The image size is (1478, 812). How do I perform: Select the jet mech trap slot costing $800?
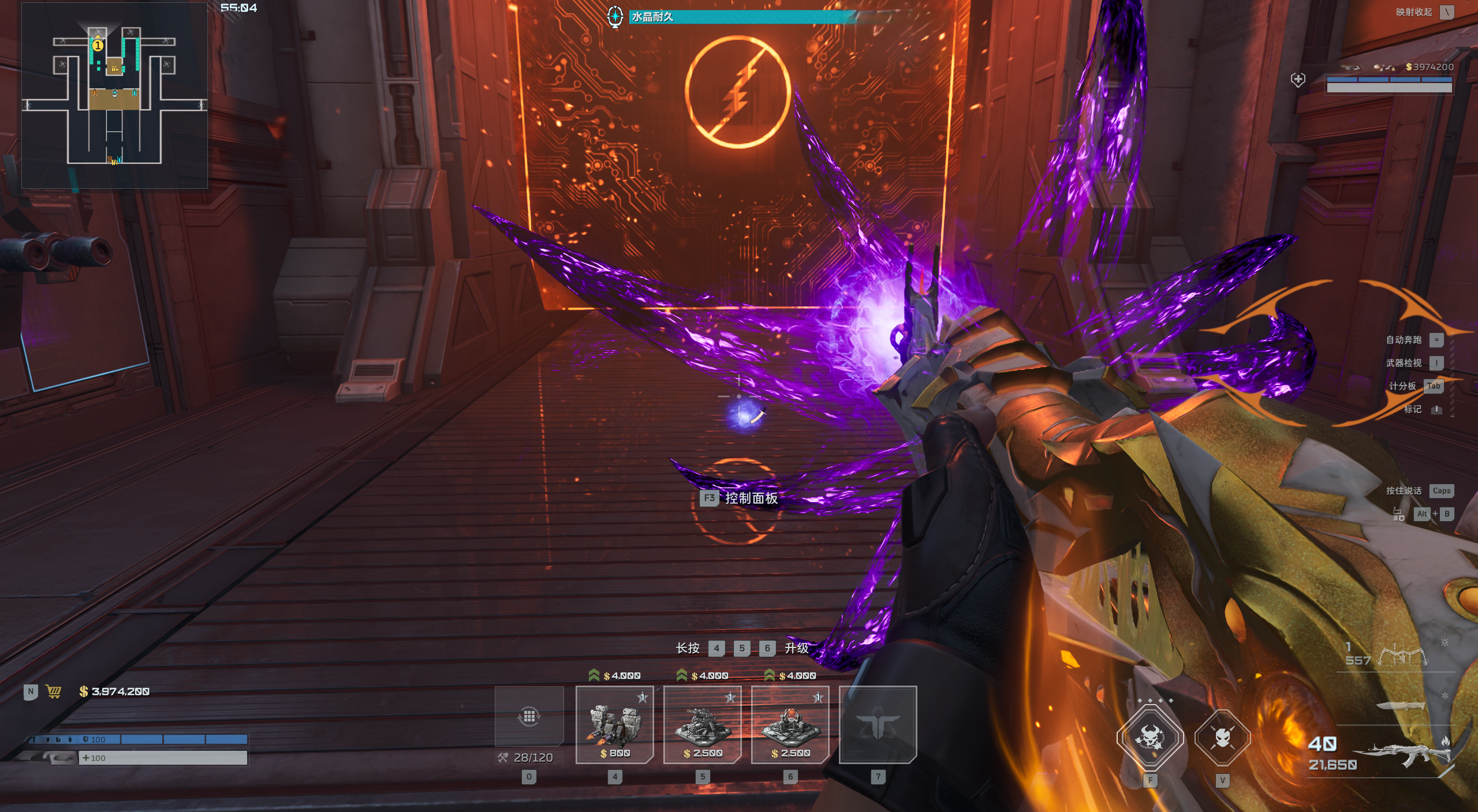click(x=615, y=724)
